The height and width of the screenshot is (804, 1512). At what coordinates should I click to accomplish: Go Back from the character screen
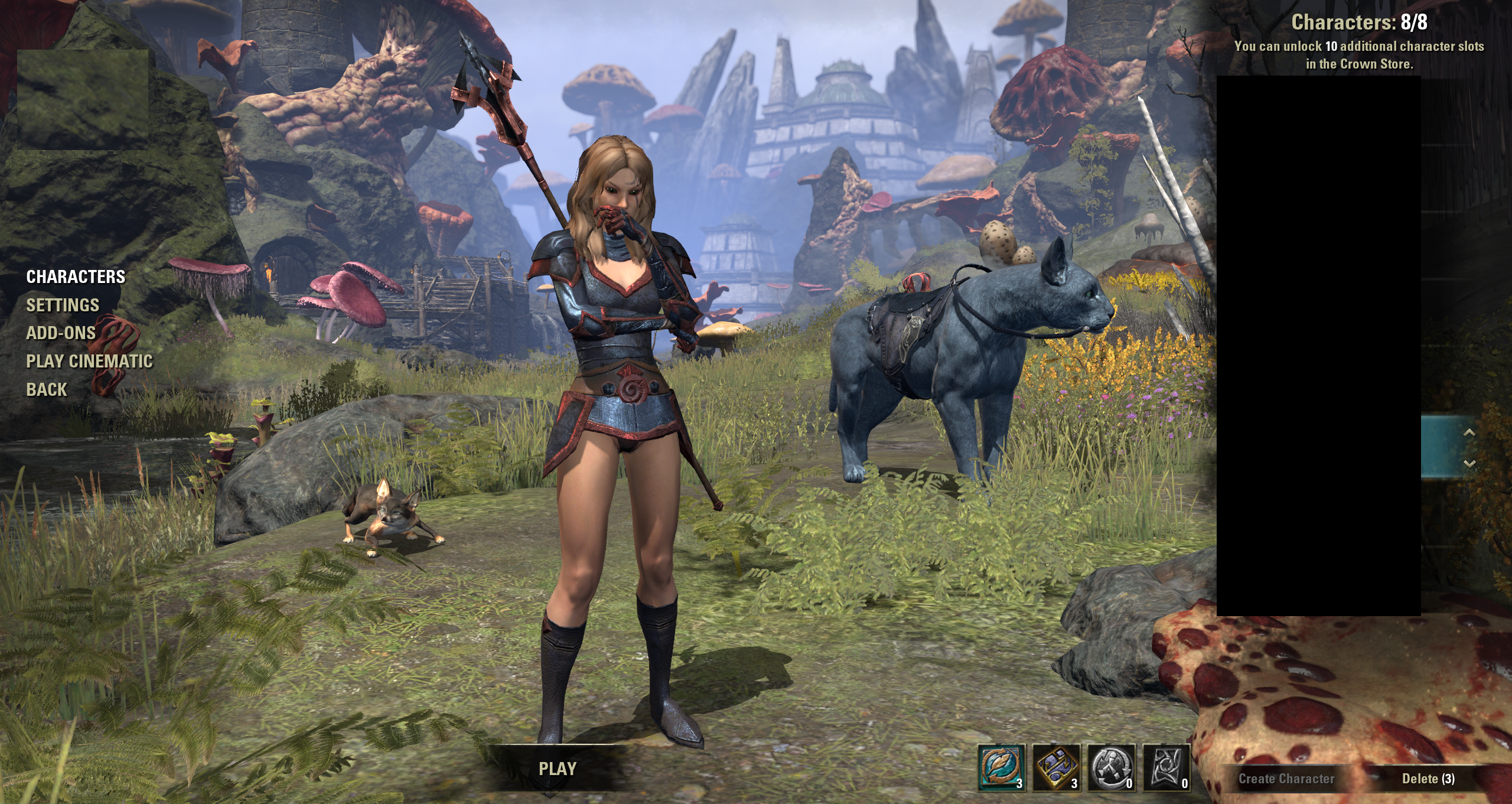(x=47, y=389)
